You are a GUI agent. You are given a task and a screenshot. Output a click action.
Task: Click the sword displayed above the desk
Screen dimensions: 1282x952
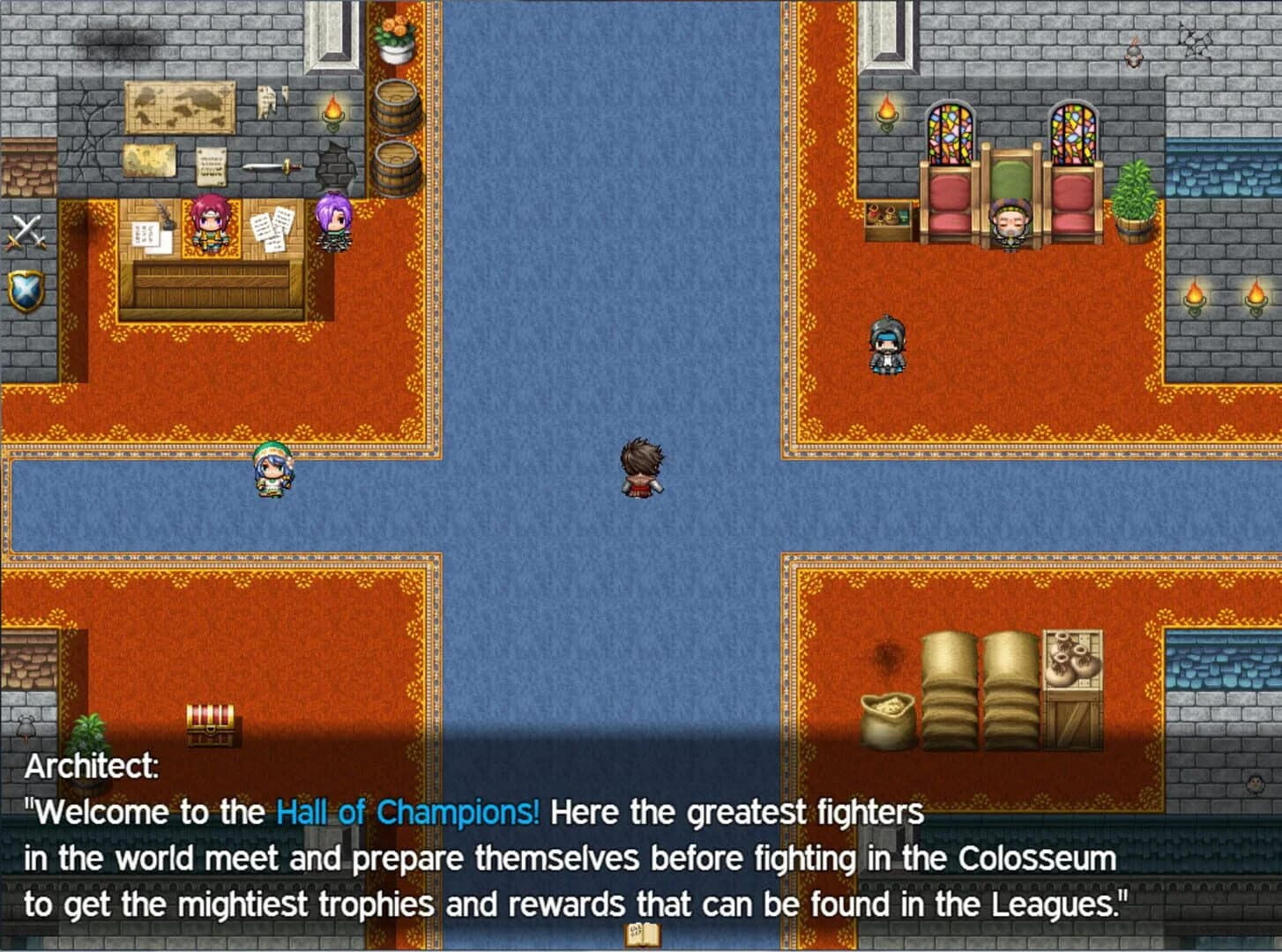[x=273, y=167]
